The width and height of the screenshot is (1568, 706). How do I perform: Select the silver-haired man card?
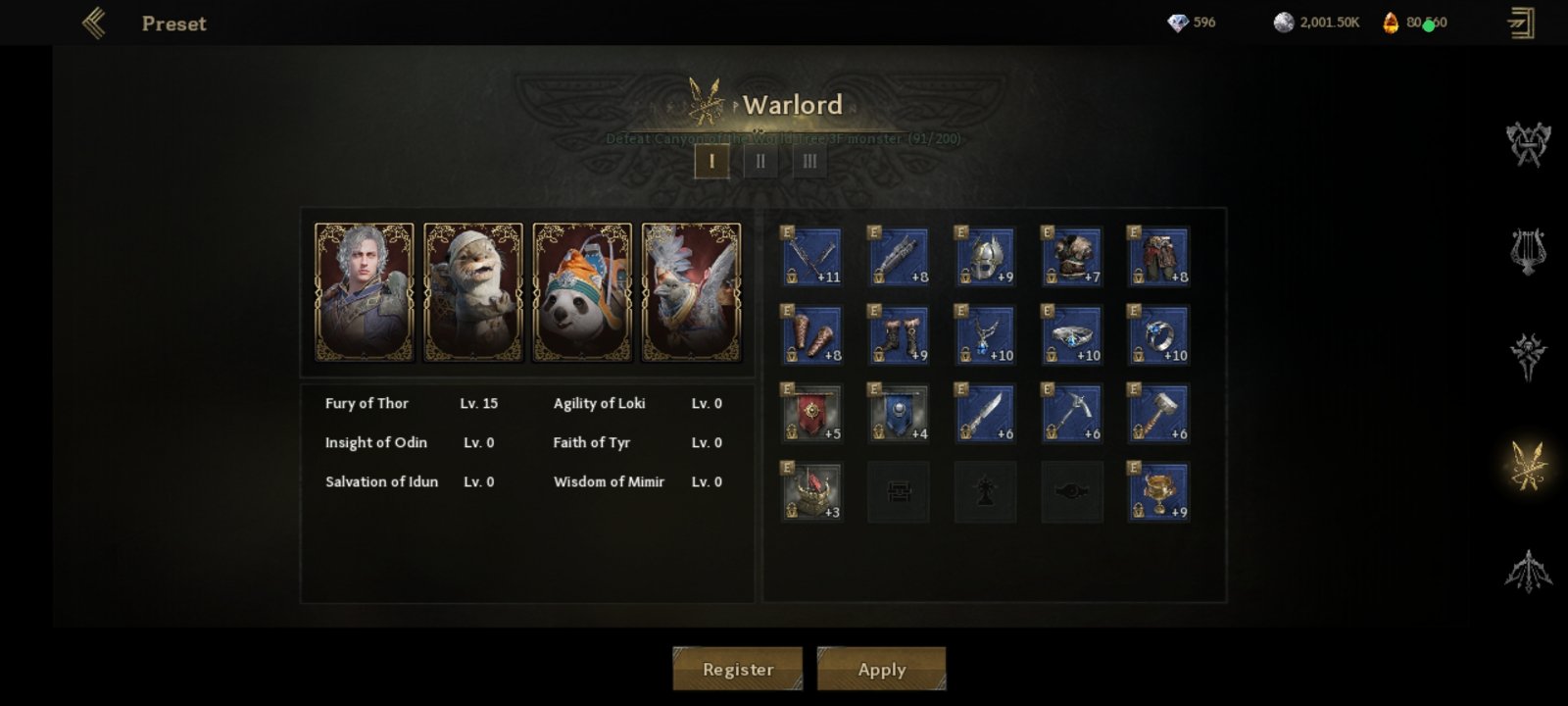364,292
